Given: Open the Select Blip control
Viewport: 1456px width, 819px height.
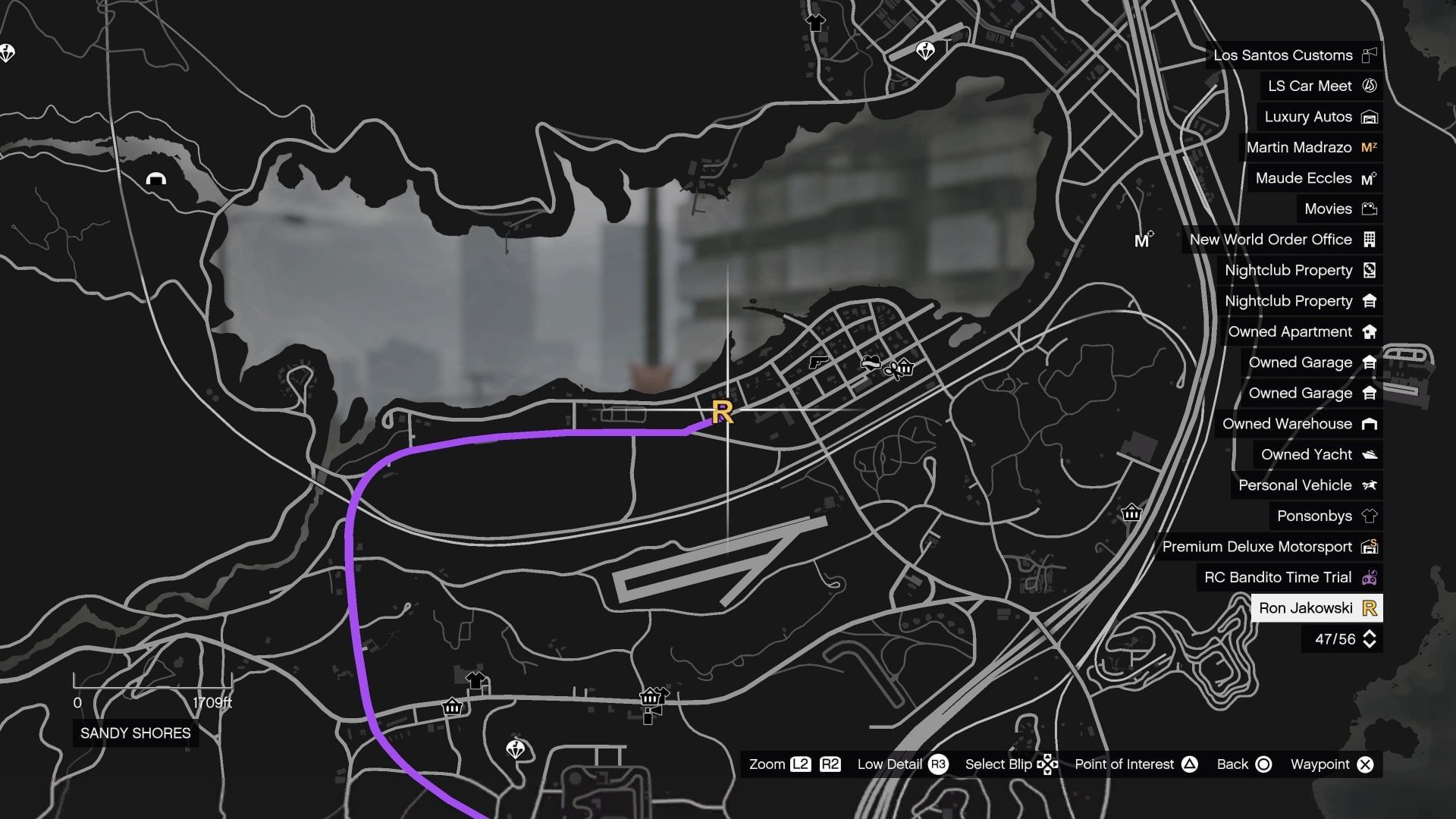Looking at the screenshot, I should coord(1049,764).
